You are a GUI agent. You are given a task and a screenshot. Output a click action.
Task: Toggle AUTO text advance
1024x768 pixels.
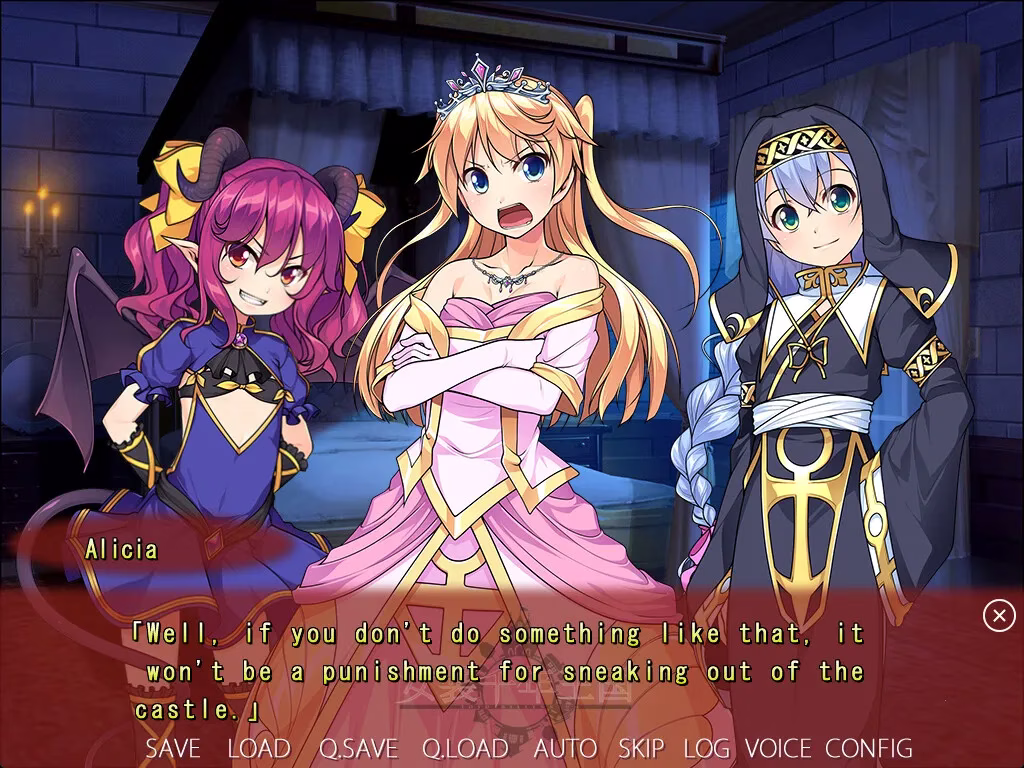point(565,748)
